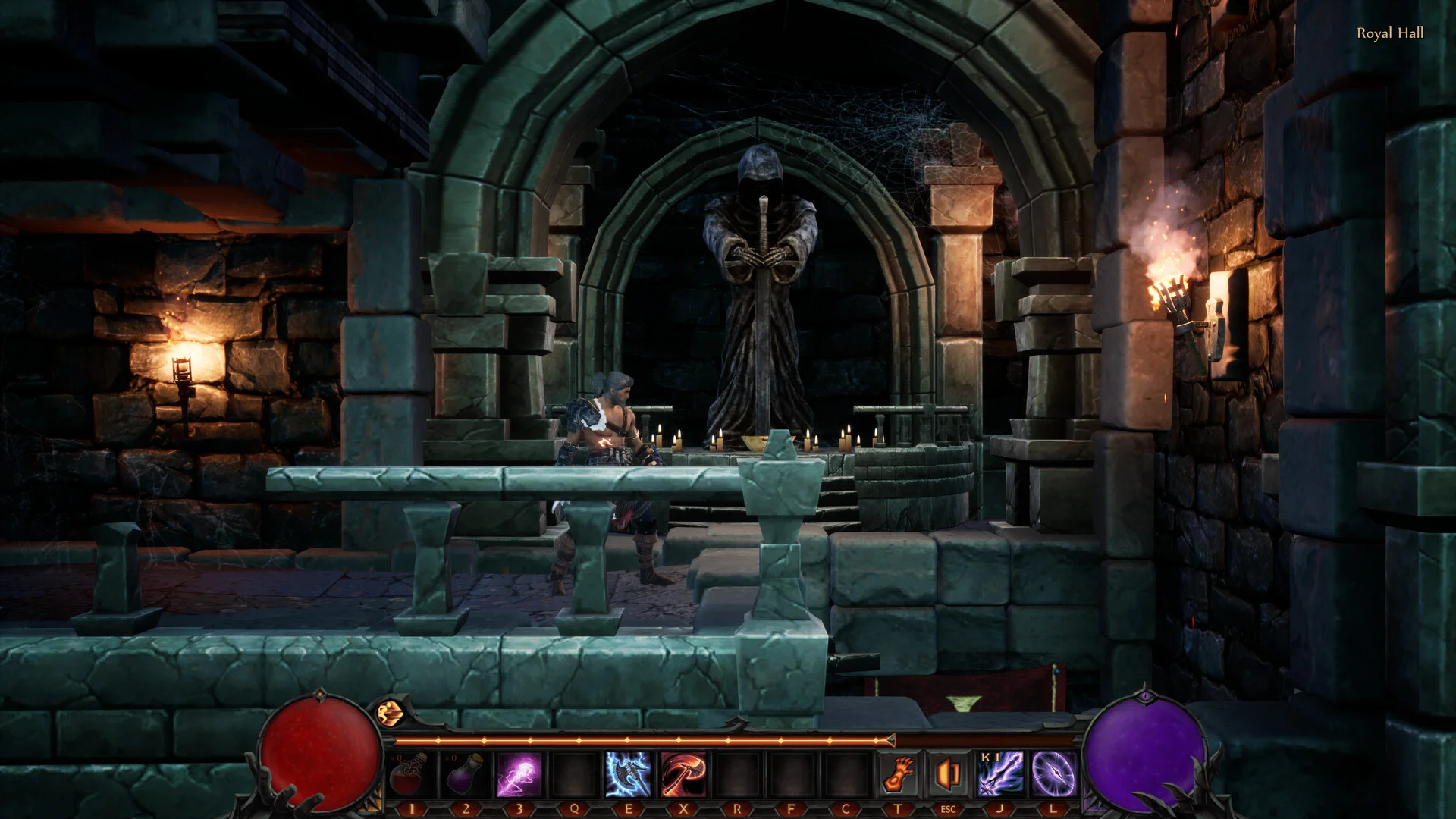The width and height of the screenshot is (1456, 819).
Task: Use the purple mana potion slot
Action: click(x=465, y=774)
